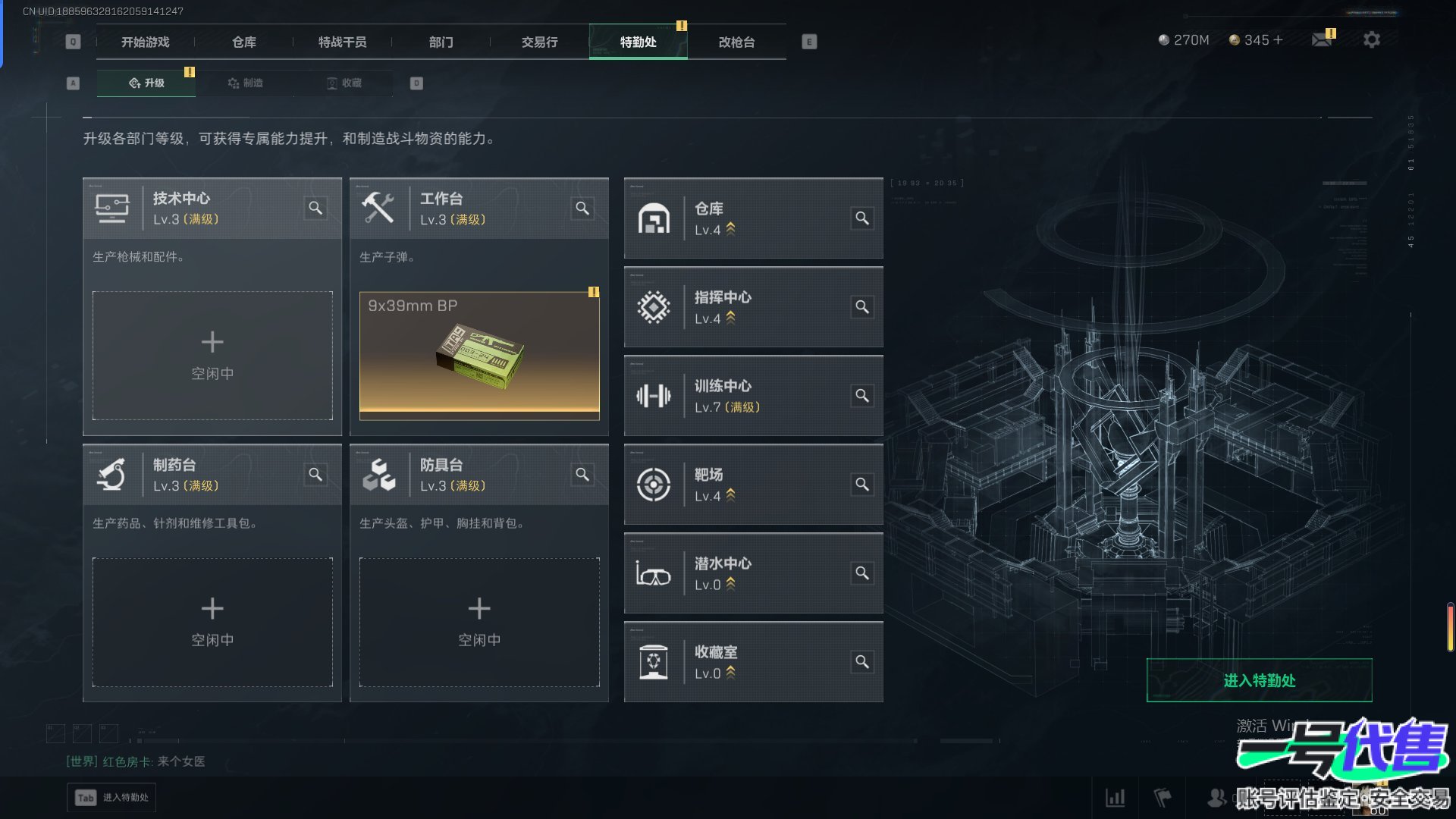Open the mail envelope icon

click(1322, 39)
